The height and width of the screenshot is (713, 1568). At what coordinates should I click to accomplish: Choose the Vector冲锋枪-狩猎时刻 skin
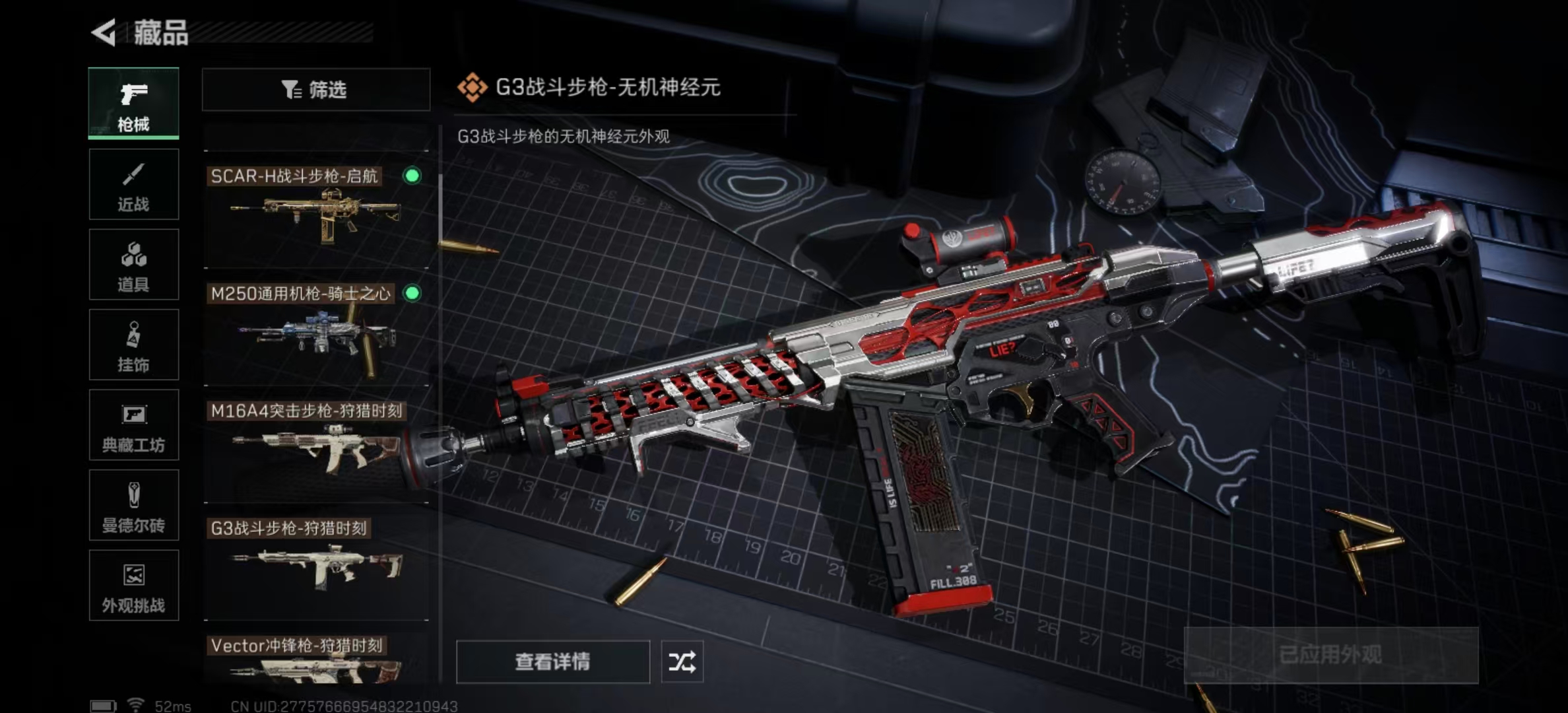(x=315, y=660)
